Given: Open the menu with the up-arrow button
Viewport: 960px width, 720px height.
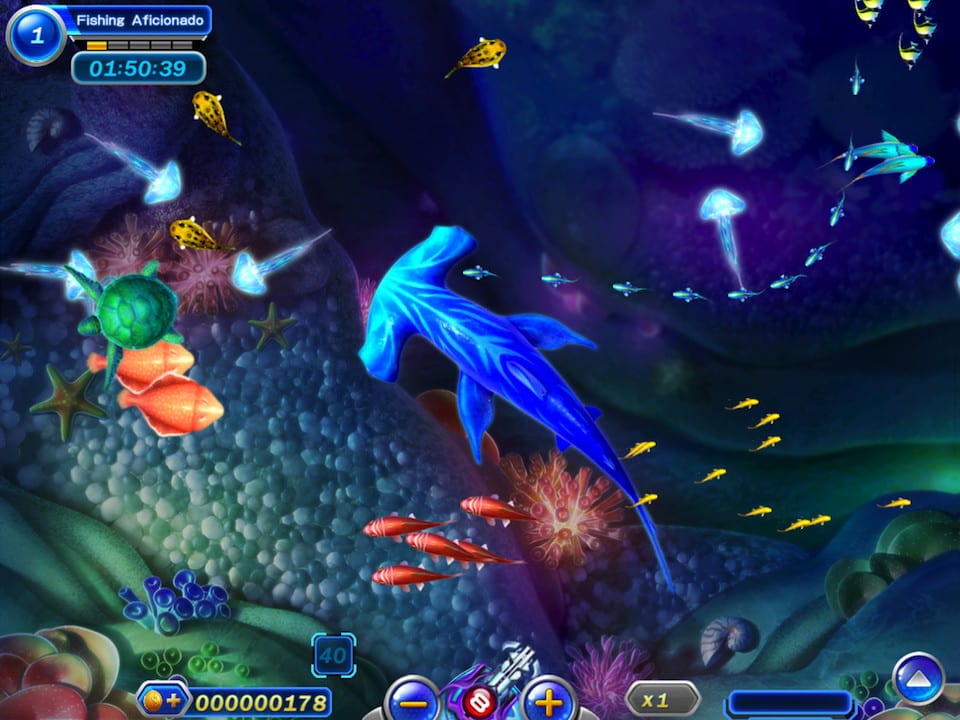Looking at the screenshot, I should pyautogui.click(x=918, y=678).
